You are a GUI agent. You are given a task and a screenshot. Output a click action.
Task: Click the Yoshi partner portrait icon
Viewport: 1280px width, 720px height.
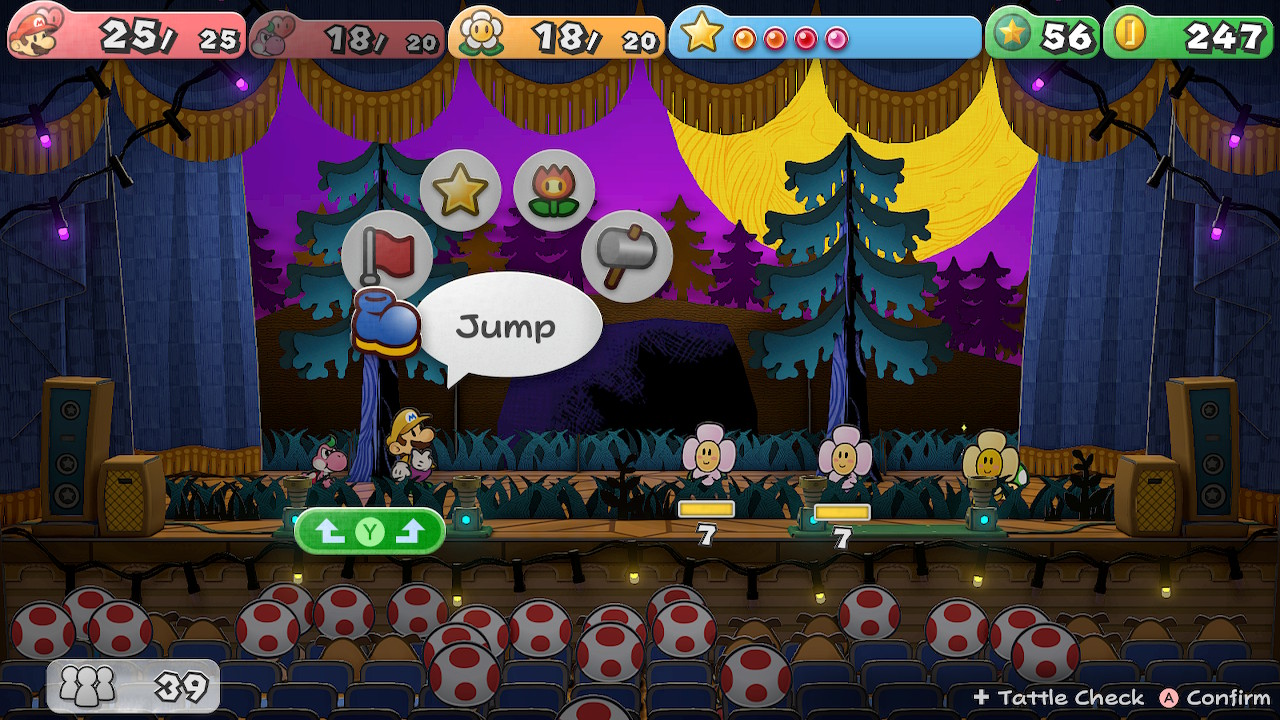[268, 35]
